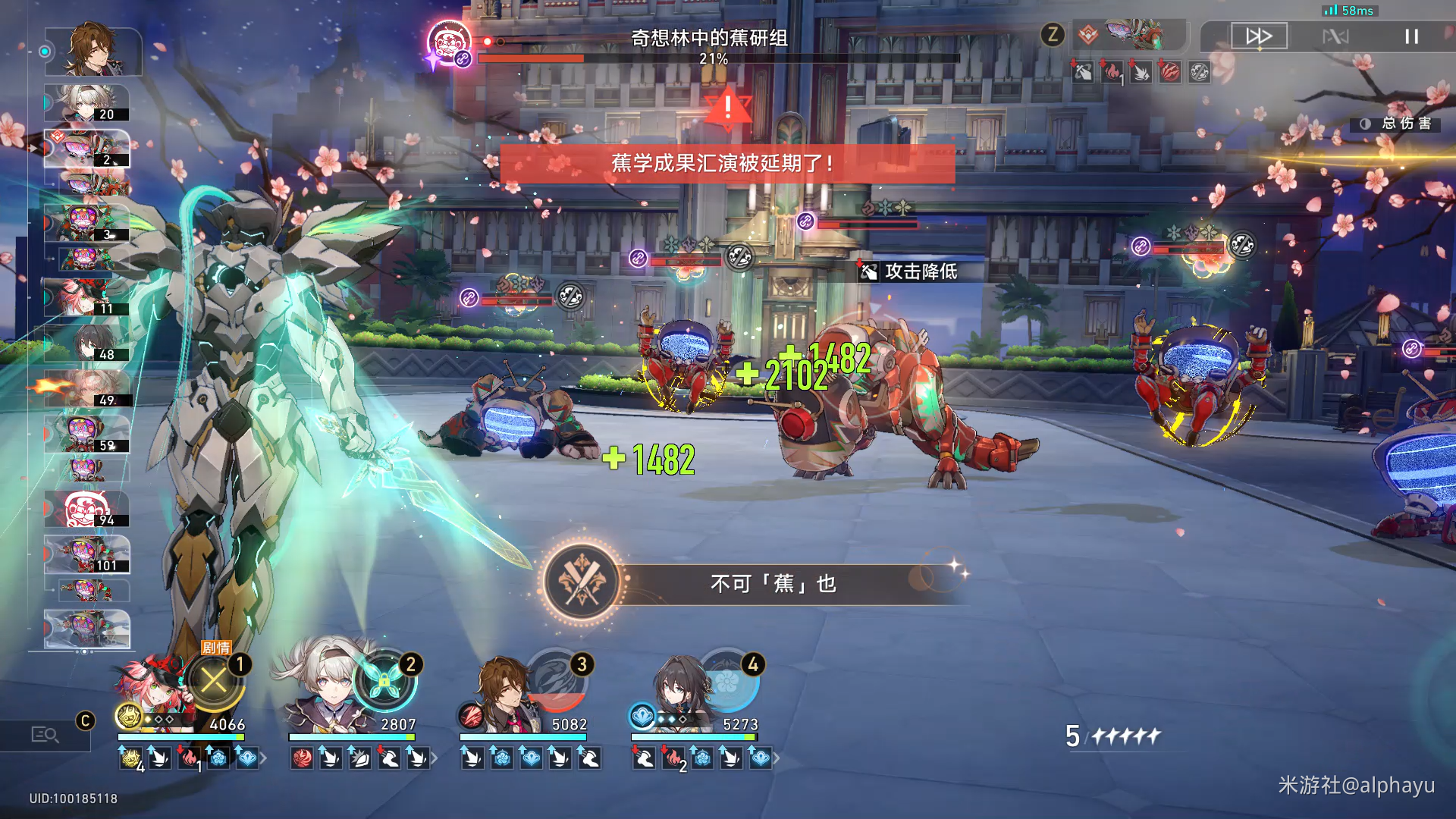Open the boss icon beside 奇想林中的蕉研组
Viewport: 1456px width, 819px height.
[447, 42]
